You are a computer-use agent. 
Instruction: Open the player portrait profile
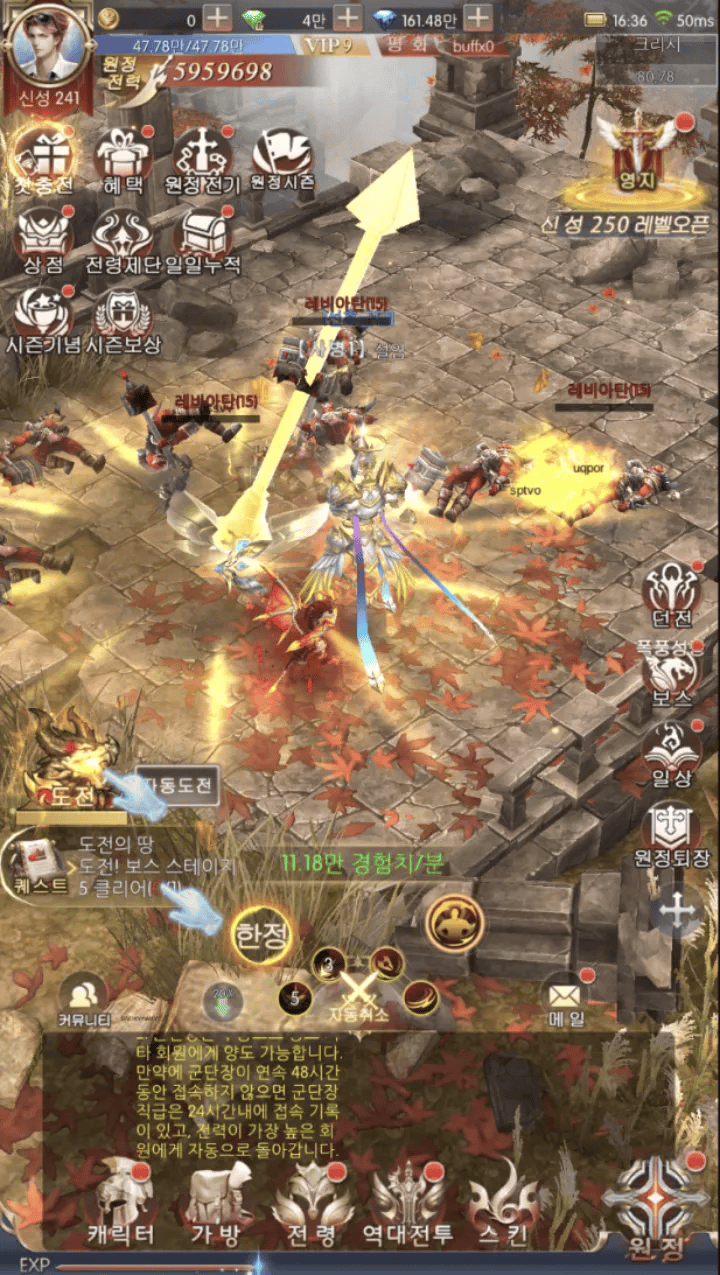point(46,49)
